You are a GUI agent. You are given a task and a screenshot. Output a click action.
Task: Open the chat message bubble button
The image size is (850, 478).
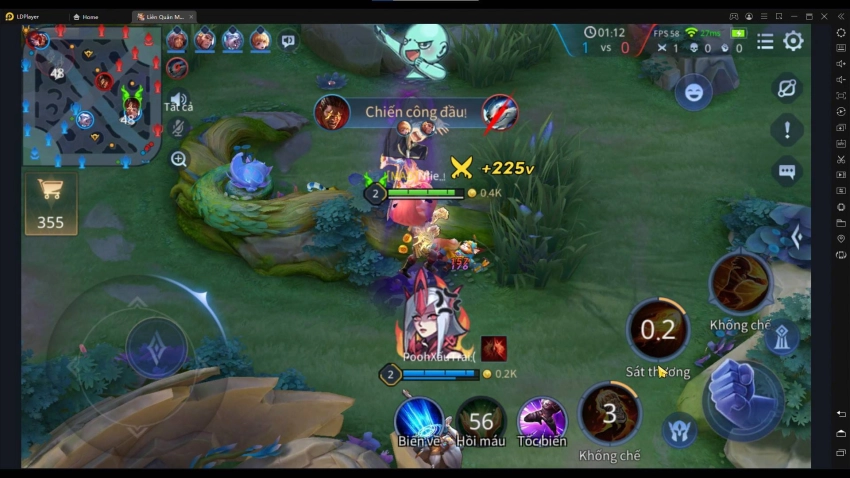tap(787, 171)
